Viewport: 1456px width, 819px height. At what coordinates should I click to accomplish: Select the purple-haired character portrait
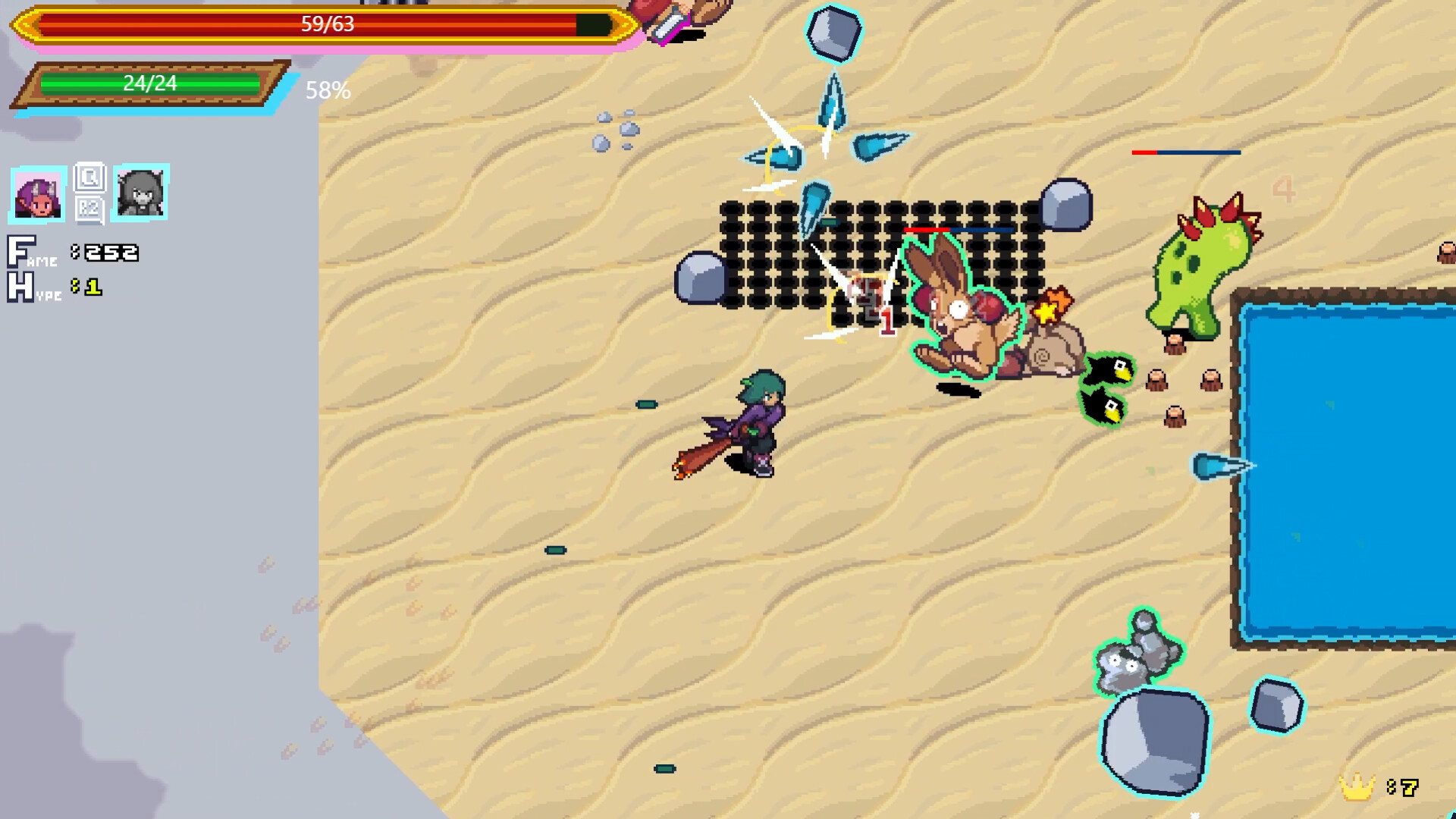(x=39, y=194)
